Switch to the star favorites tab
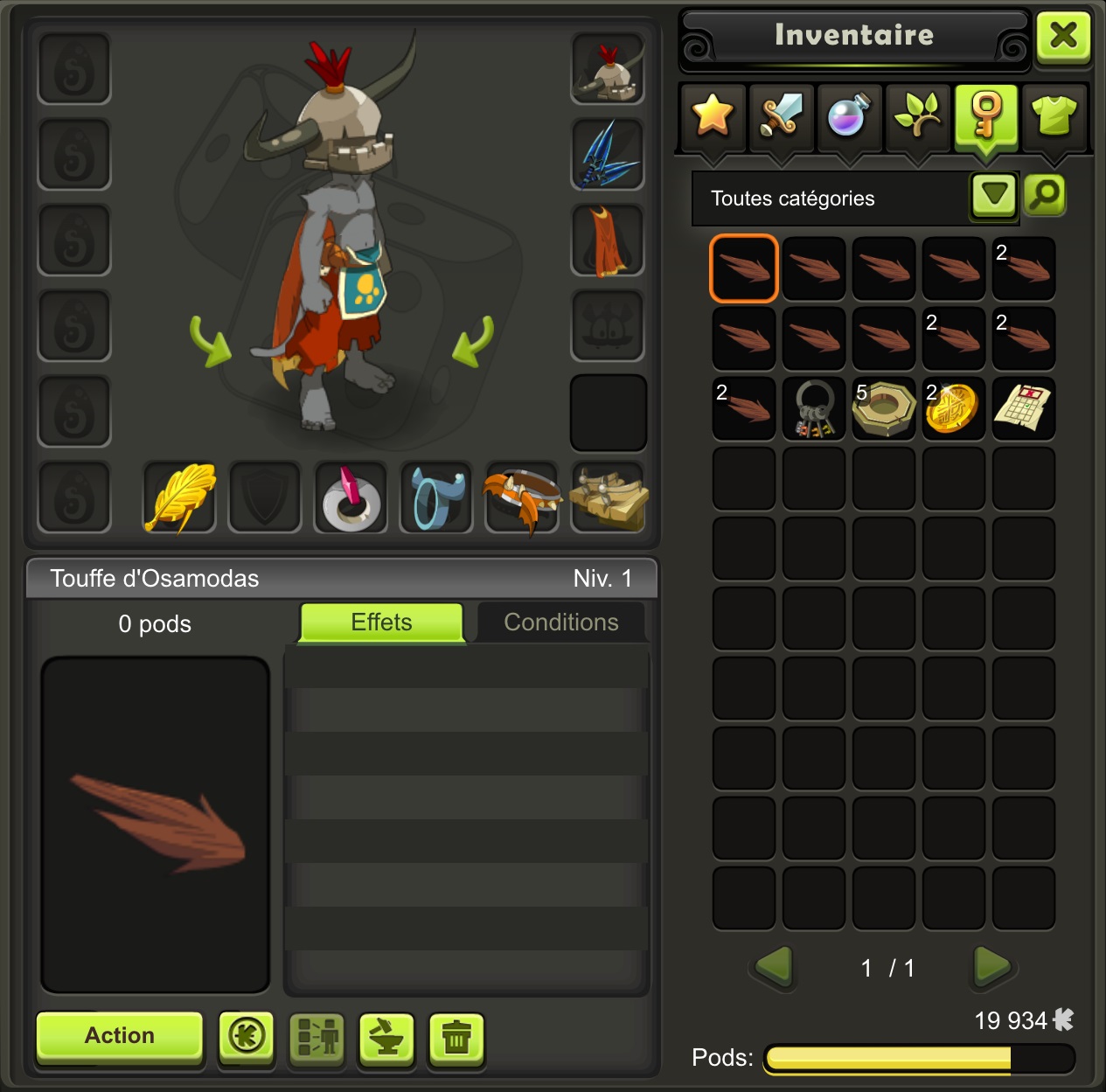 click(x=713, y=116)
